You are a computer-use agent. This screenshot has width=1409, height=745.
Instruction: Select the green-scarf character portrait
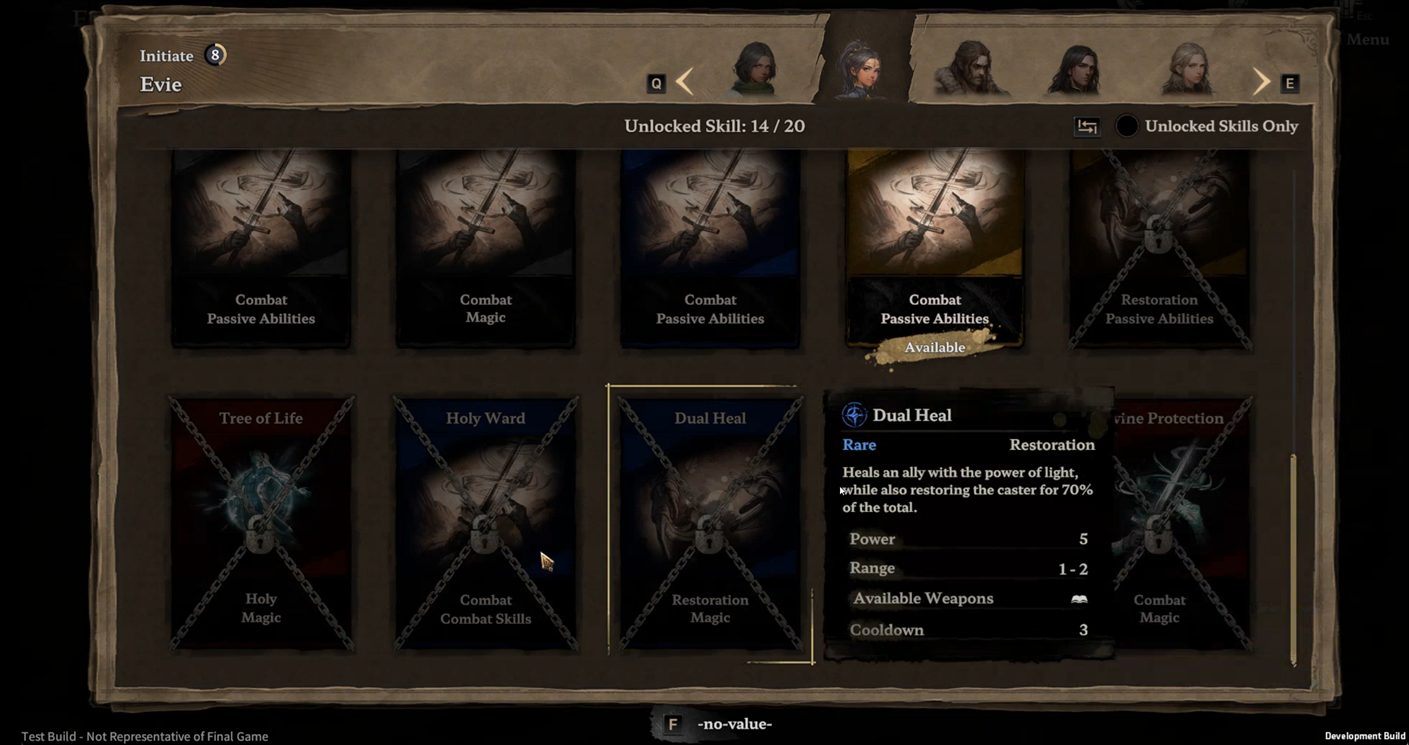754,70
